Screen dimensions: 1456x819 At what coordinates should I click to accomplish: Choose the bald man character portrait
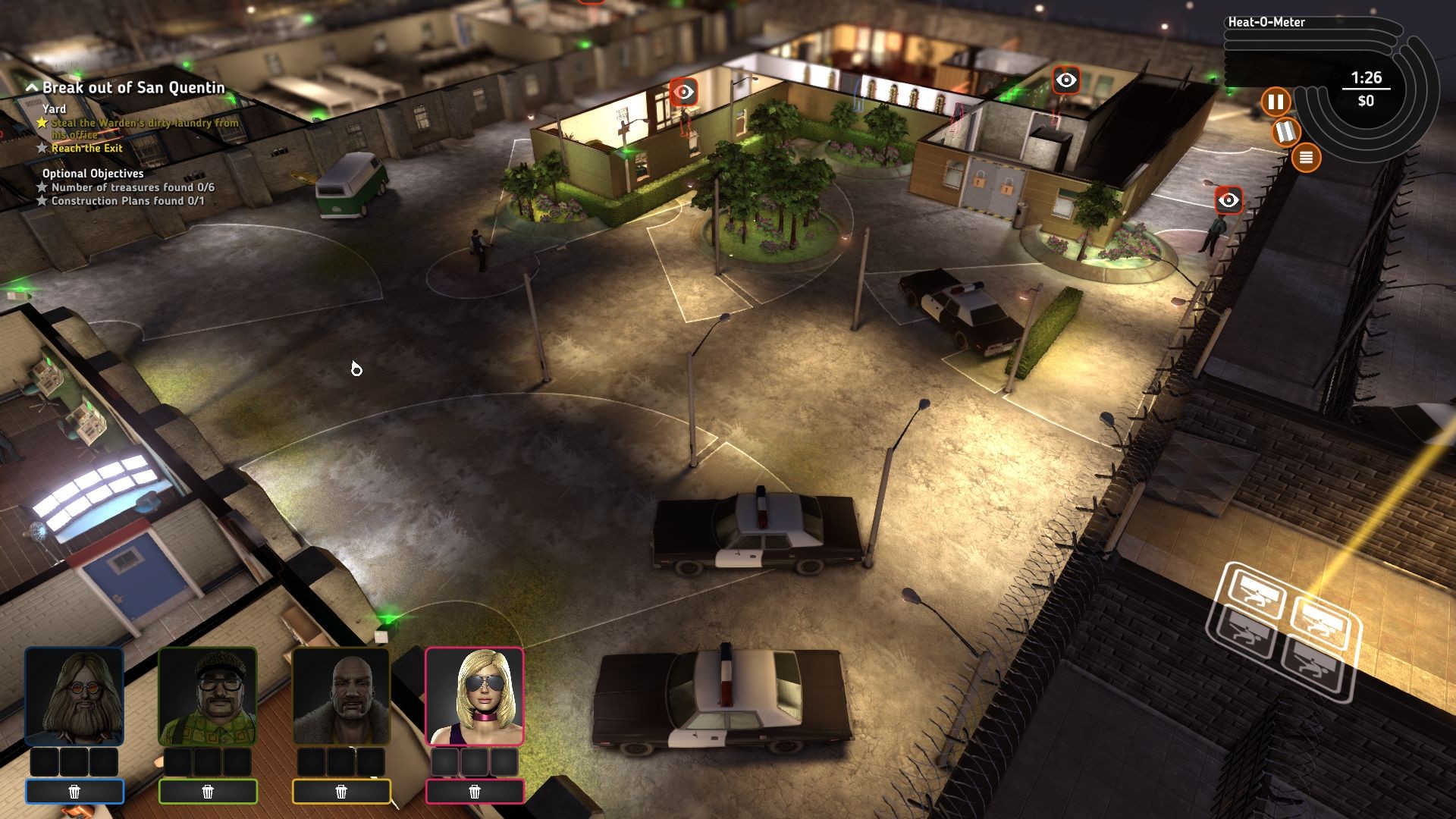click(x=341, y=696)
